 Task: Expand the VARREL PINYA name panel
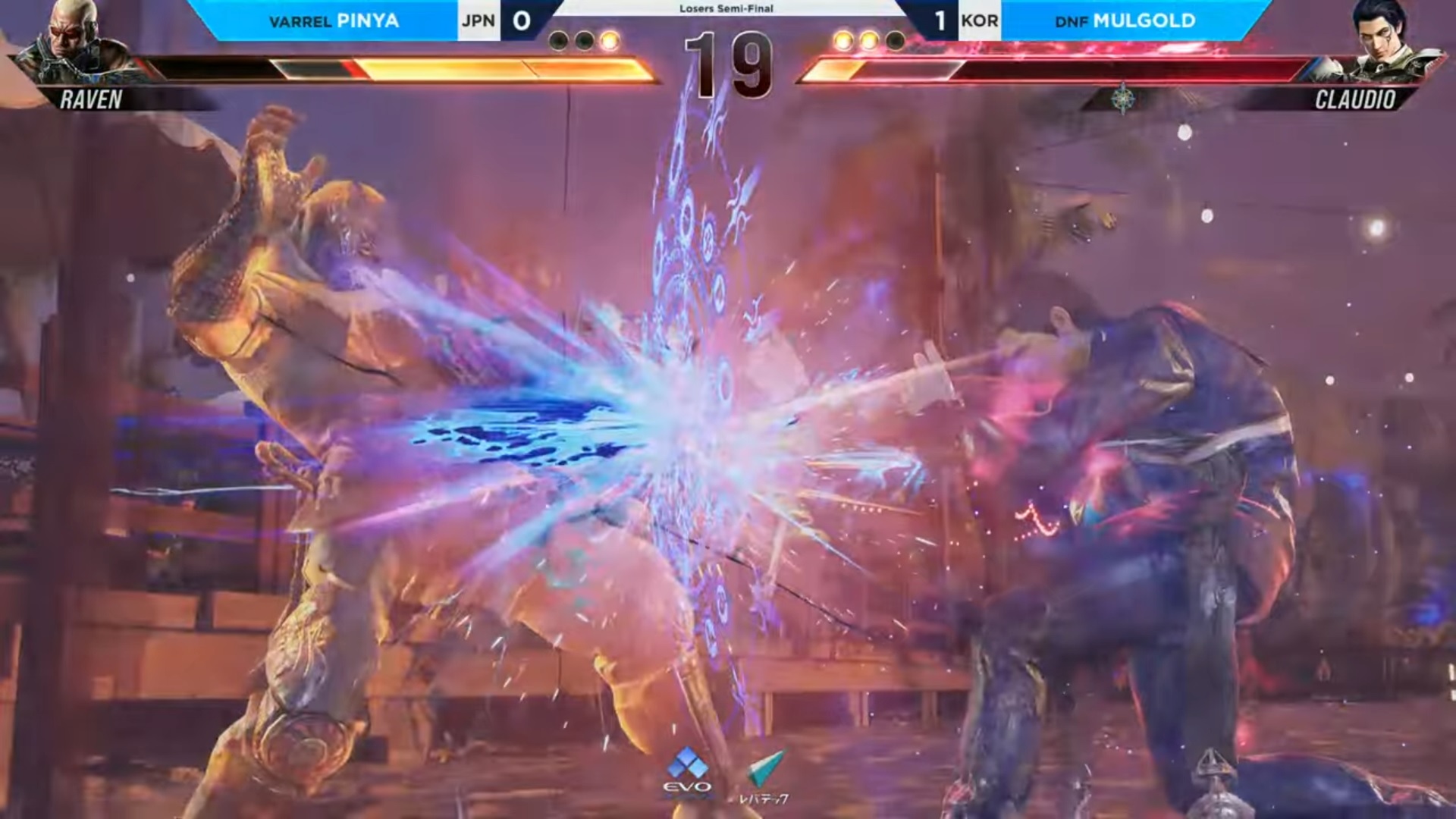tap(334, 22)
